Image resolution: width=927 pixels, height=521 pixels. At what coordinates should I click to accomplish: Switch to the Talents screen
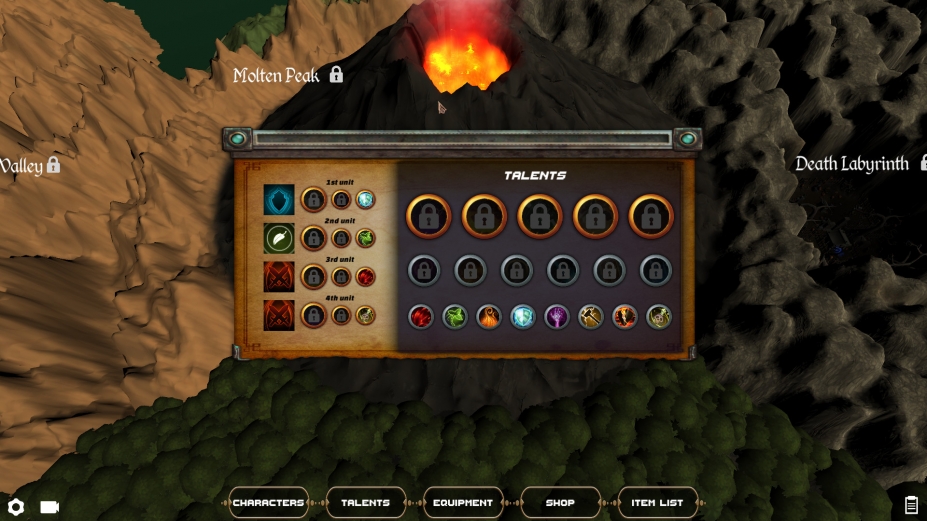(x=365, y=502)
